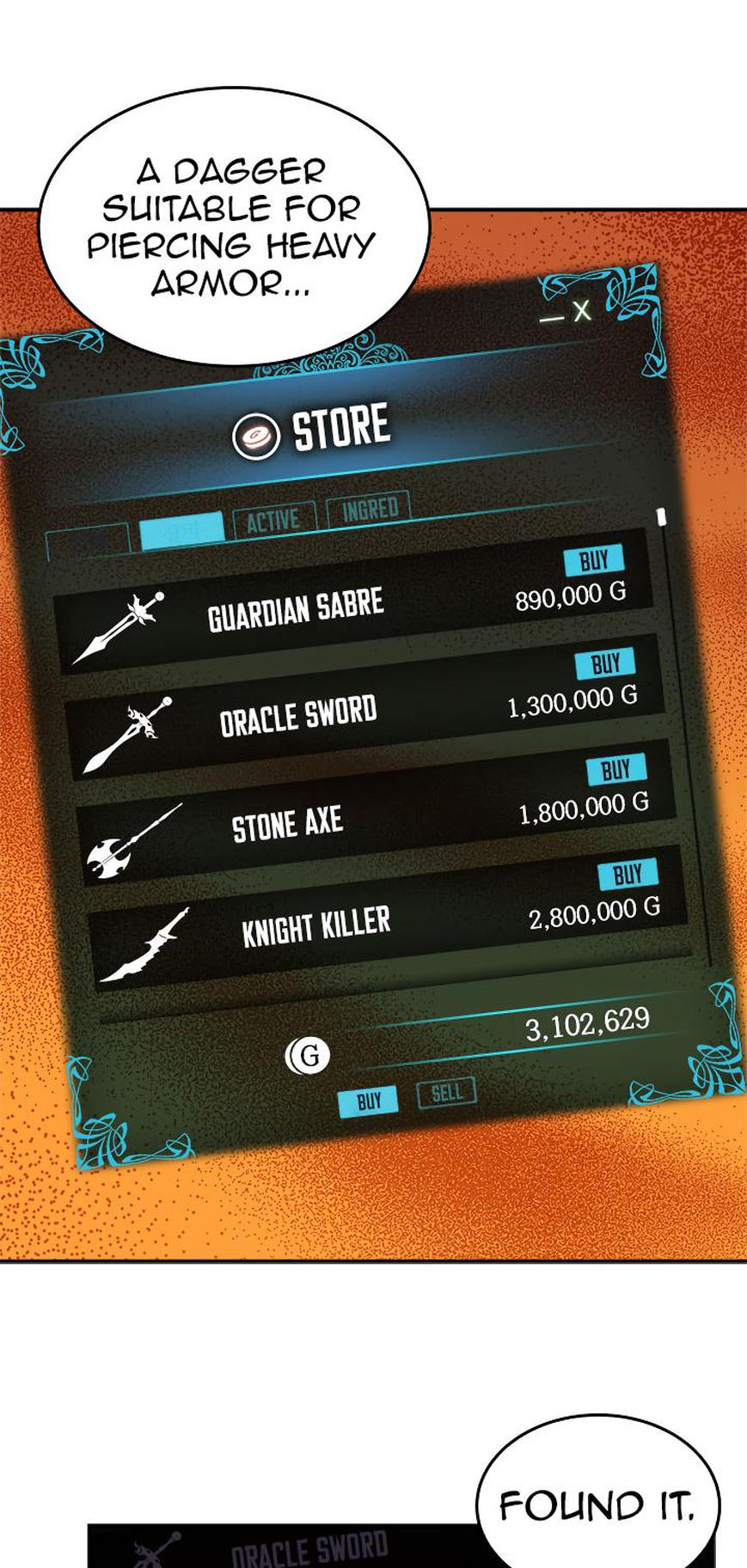This screenshot has width=747, height=1568.
Task: Switch to Sell mode
Action: [x=446, y=1093]
